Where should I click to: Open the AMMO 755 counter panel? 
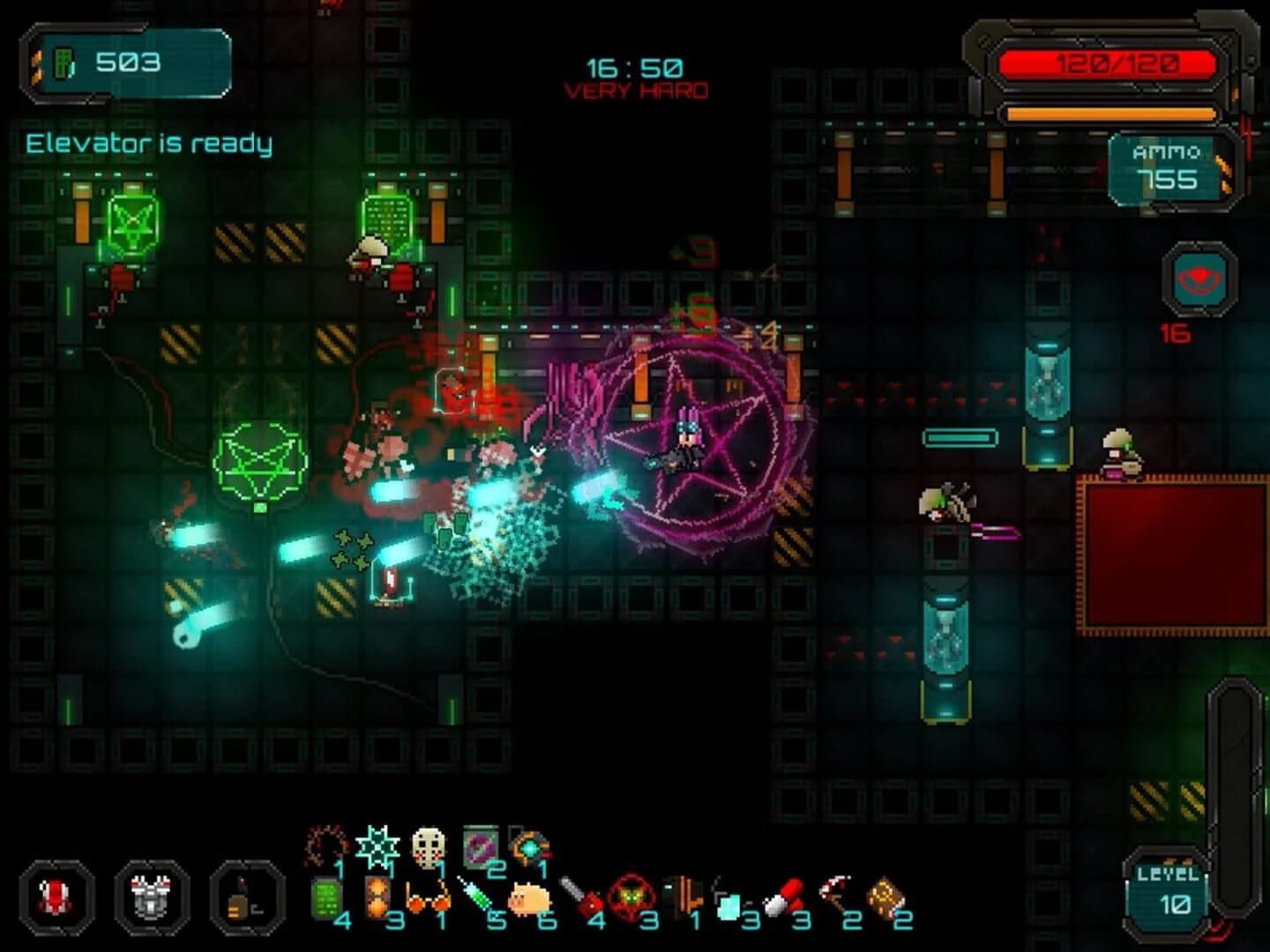point(1166,167)
